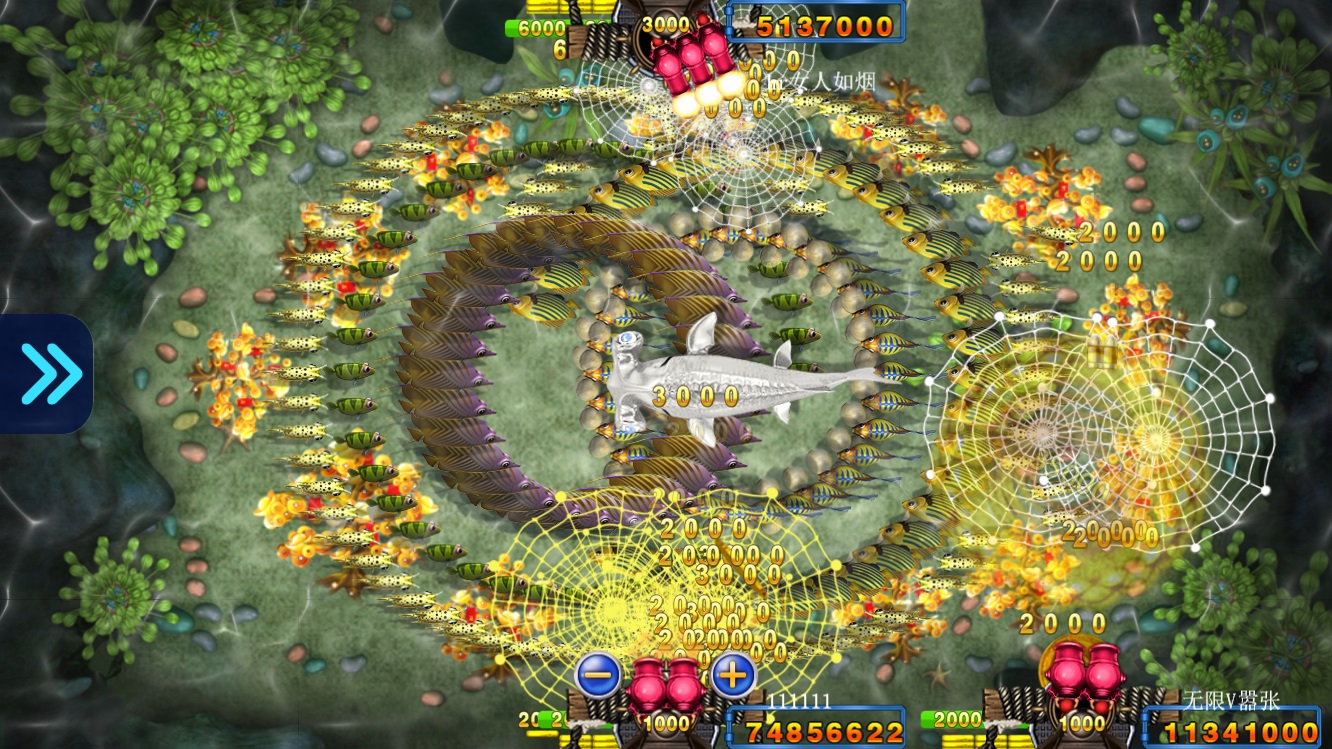Increase cannon bet with the plus button

733,676
